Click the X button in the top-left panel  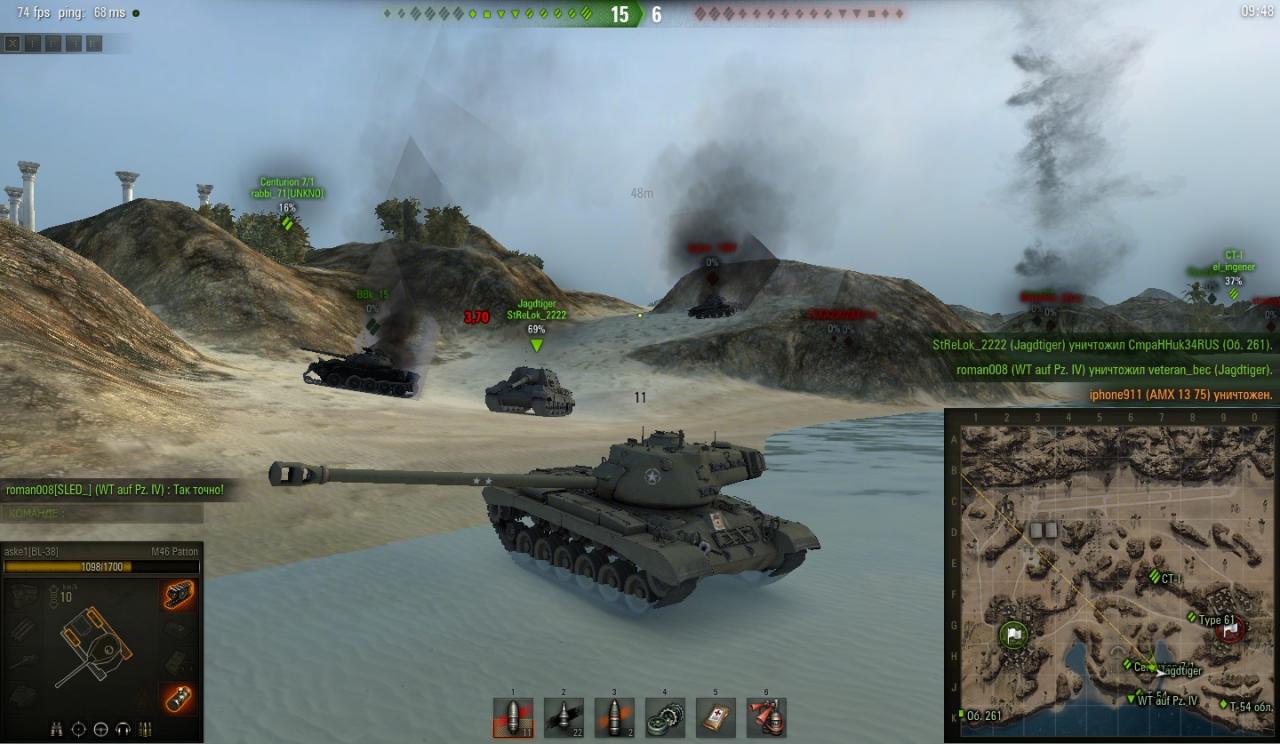pos(12,43)
